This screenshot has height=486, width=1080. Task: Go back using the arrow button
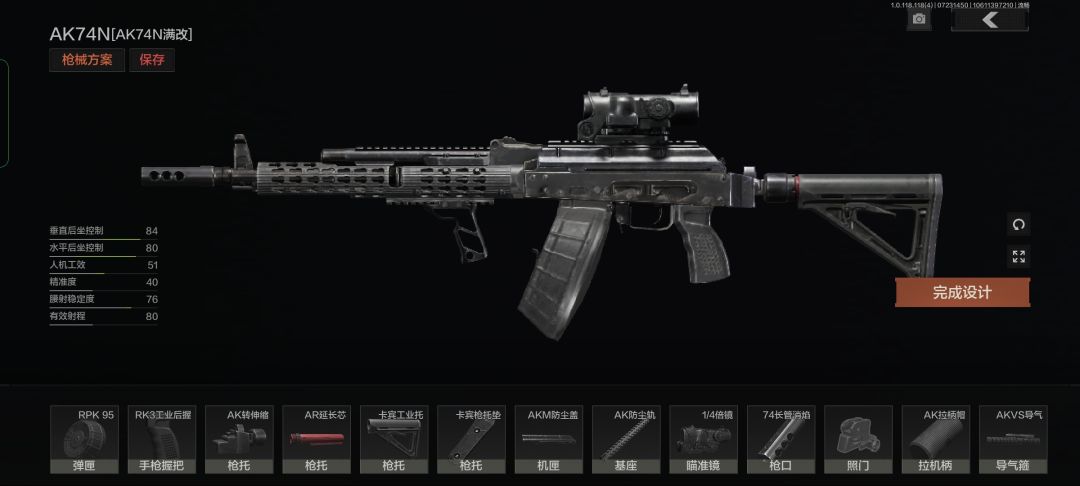[x=989, y=19]
